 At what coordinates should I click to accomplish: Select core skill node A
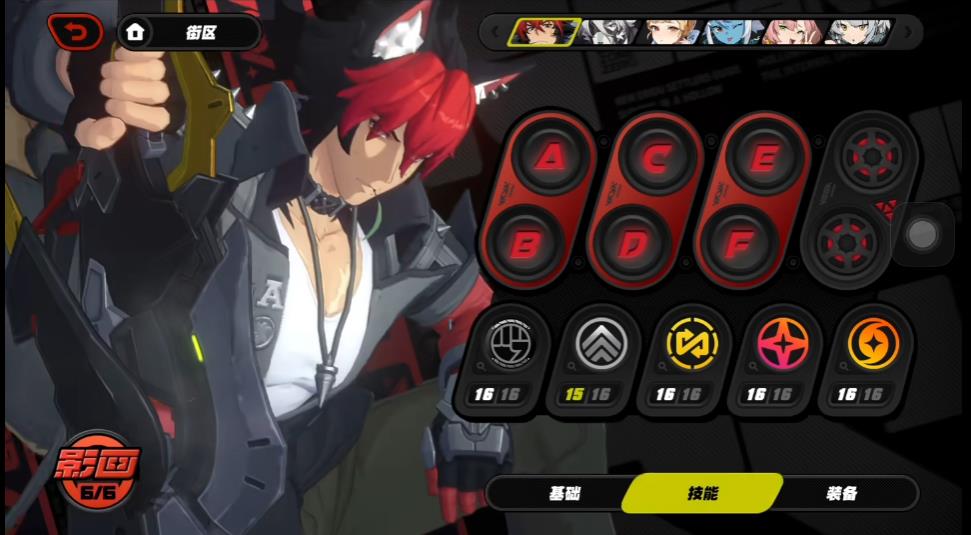[550, 158]
